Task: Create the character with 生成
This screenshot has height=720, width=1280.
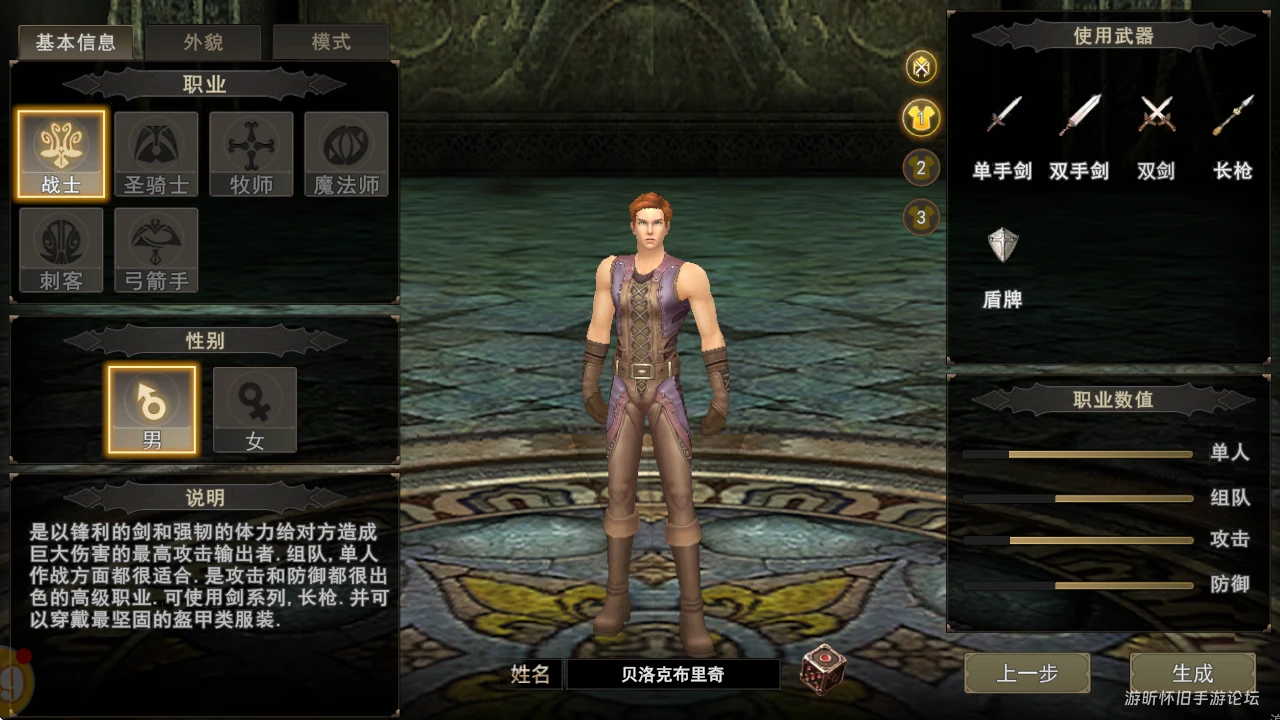Action: click(1192, 673)
